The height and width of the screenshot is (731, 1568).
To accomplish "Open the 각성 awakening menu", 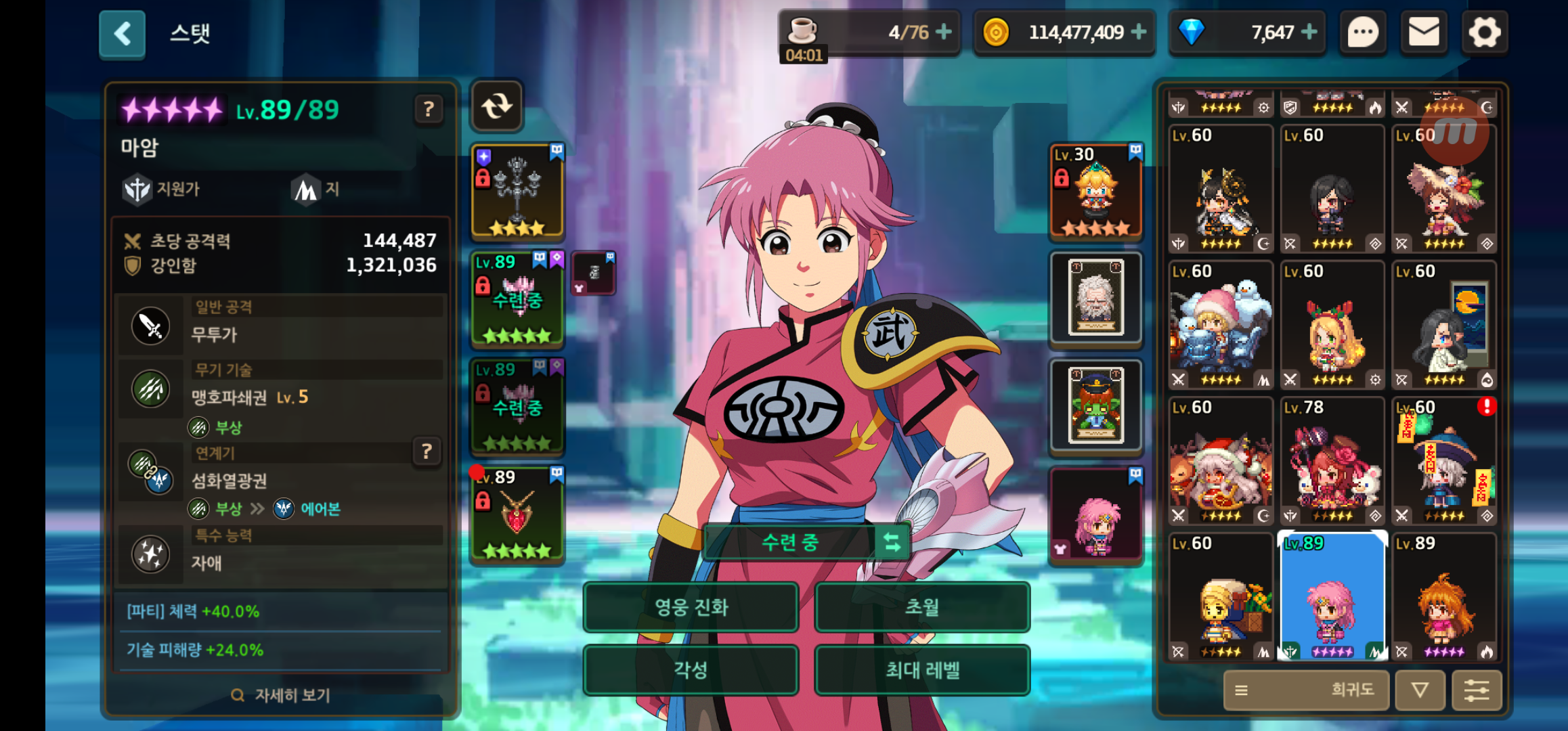I will click(691, 670).
